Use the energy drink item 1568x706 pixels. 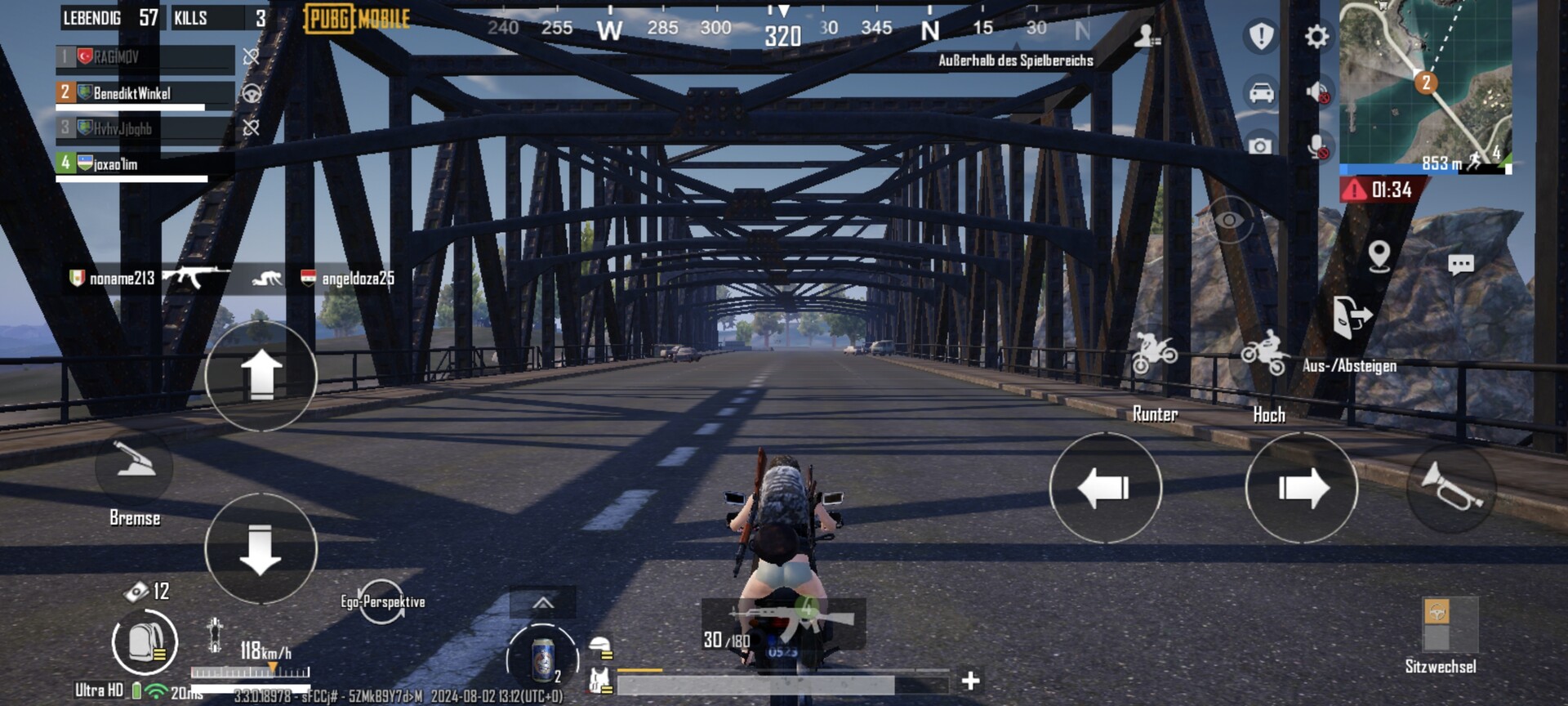[542, 658]
